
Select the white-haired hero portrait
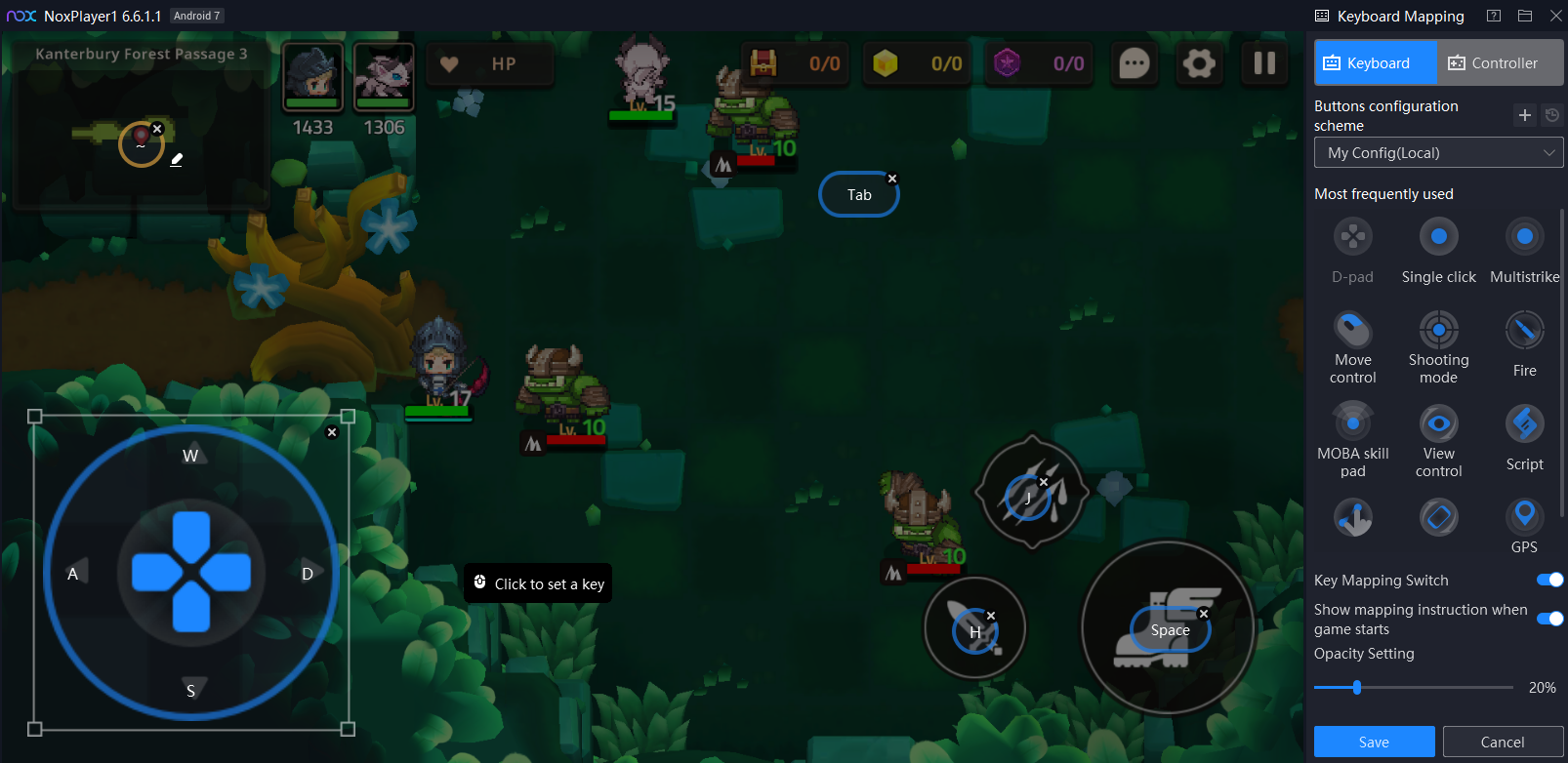tap(384, 76)
